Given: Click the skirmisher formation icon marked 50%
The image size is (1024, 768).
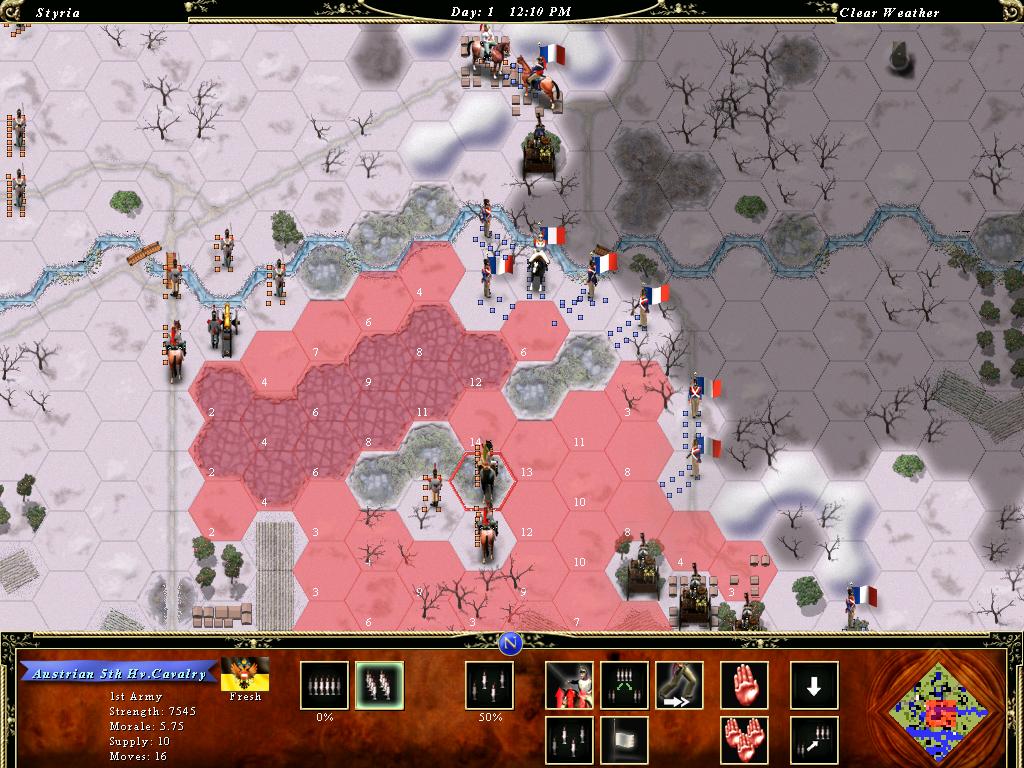Looking at the screenshot, I should click(489, 686).
